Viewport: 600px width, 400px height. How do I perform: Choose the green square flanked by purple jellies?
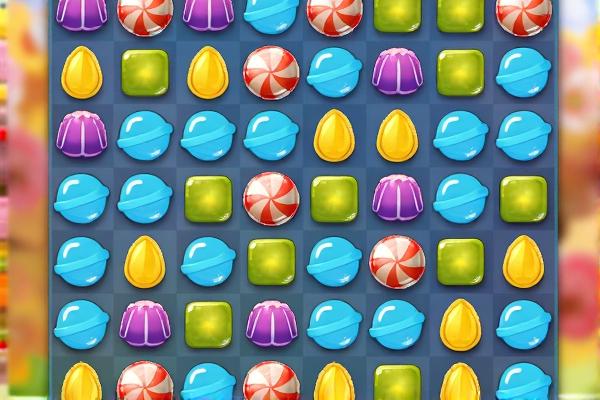pyautogui.click(x=208, y=324)
